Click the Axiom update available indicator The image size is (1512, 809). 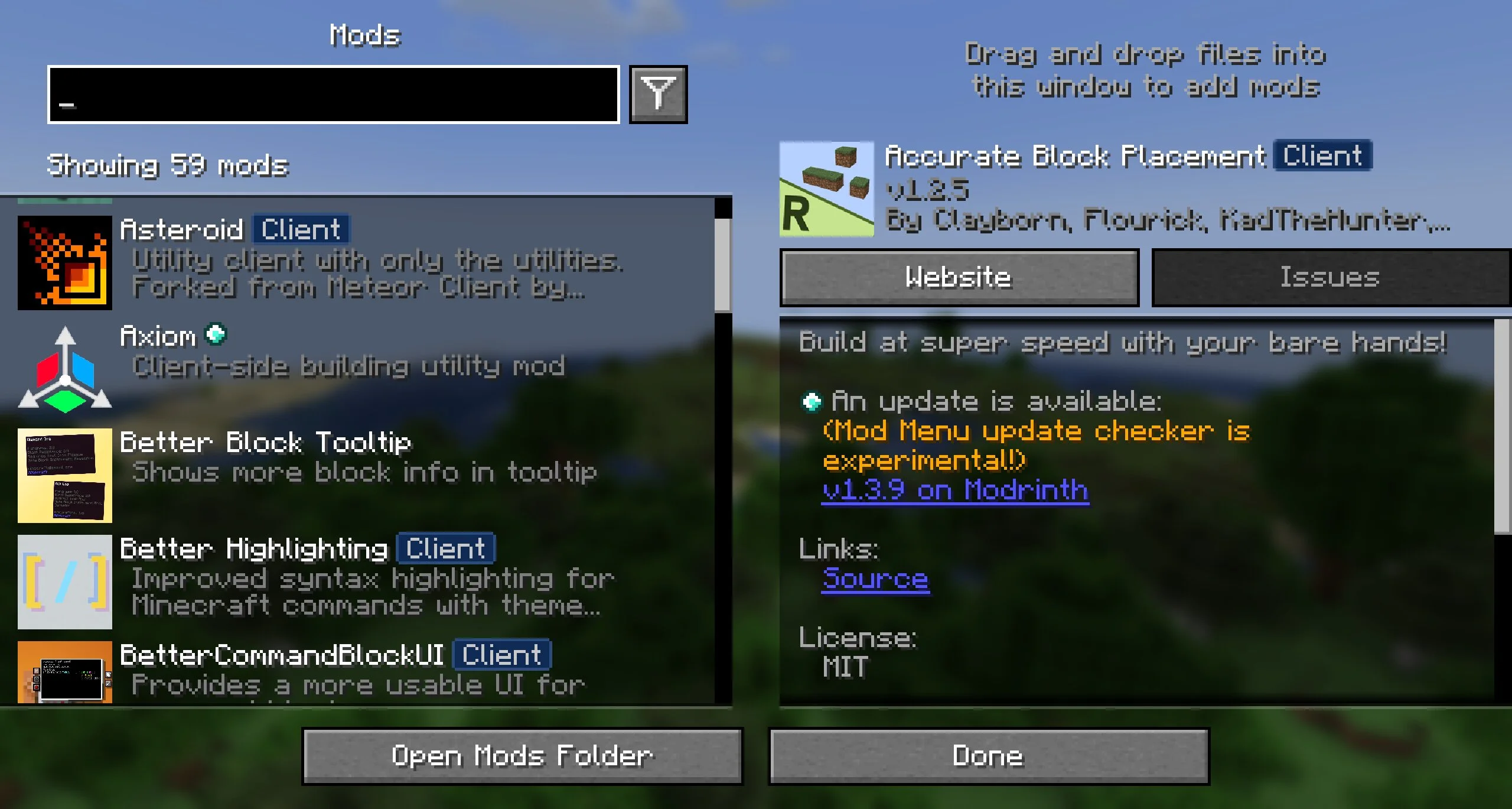click(x=216, y=334)
